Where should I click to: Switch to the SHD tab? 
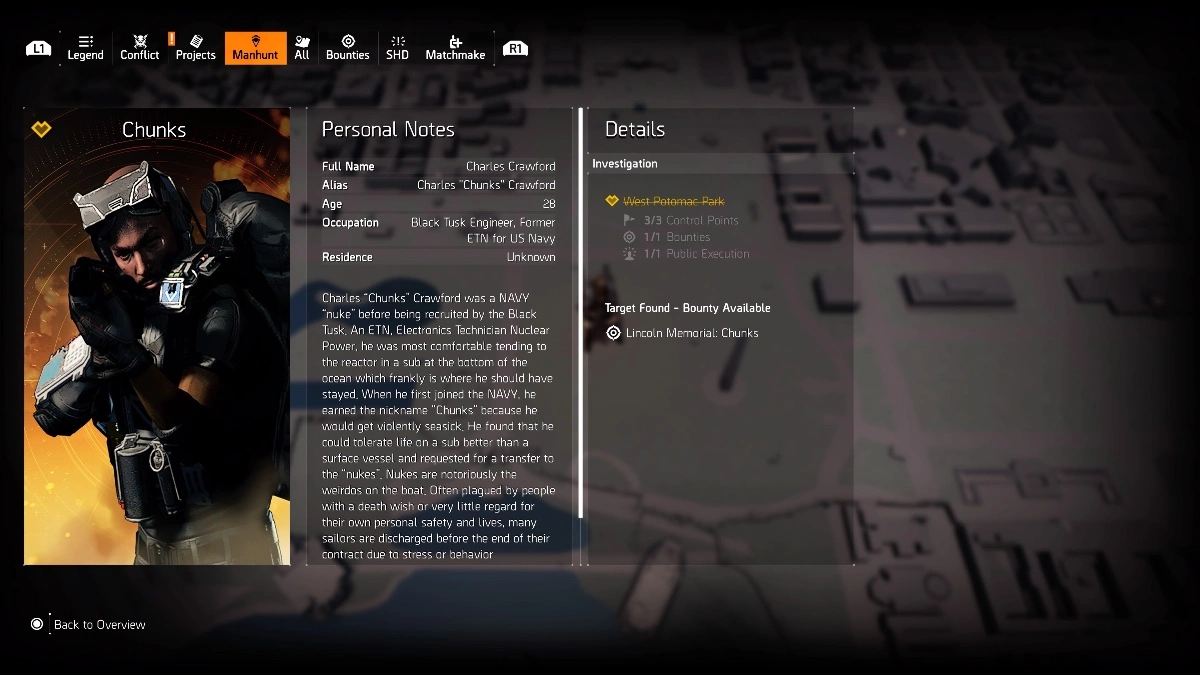(397, 48)
